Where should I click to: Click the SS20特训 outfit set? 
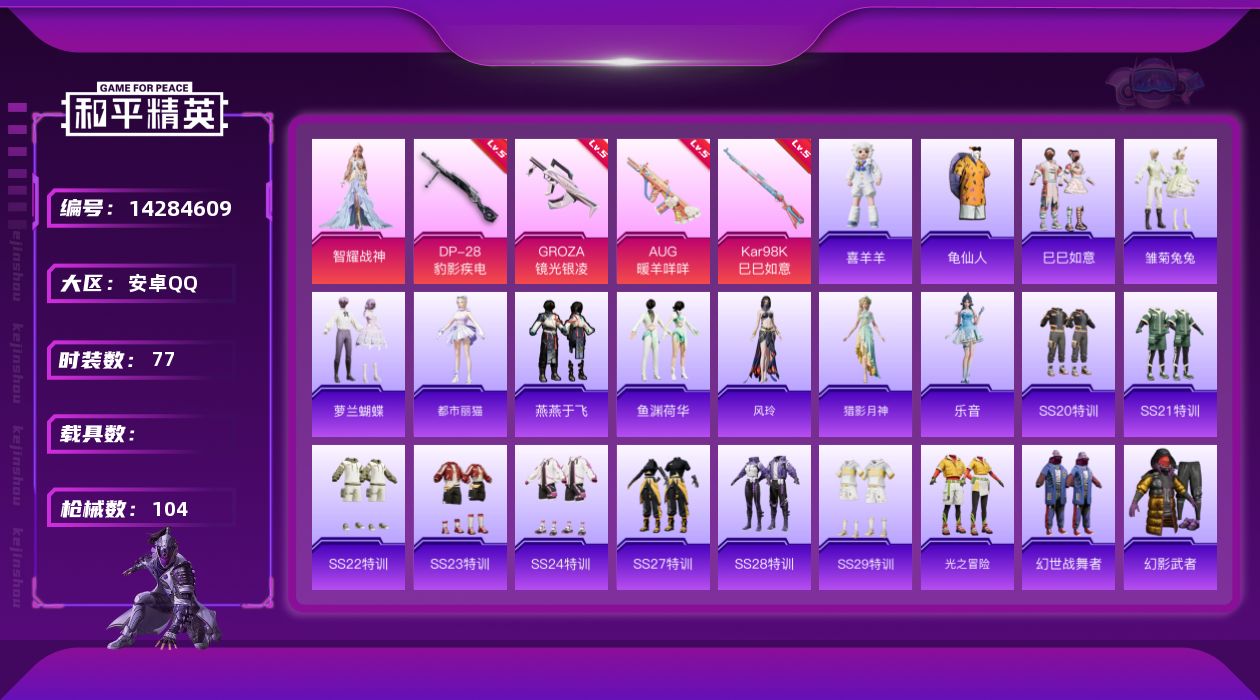(x=1068, y=364)
